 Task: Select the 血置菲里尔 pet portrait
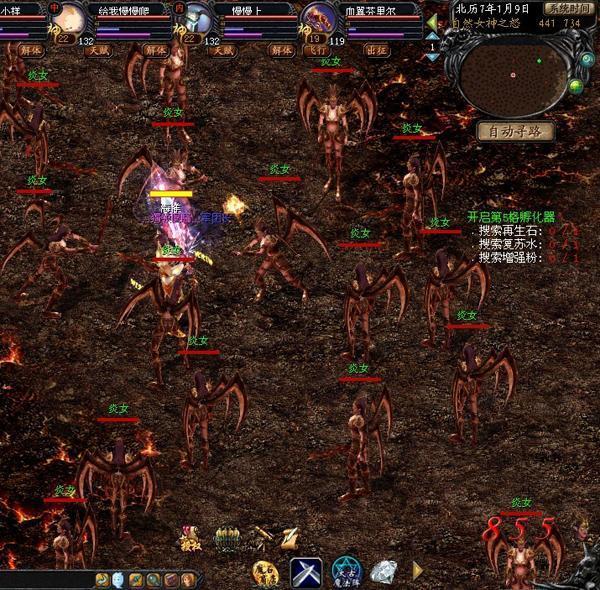pos(322,19)
